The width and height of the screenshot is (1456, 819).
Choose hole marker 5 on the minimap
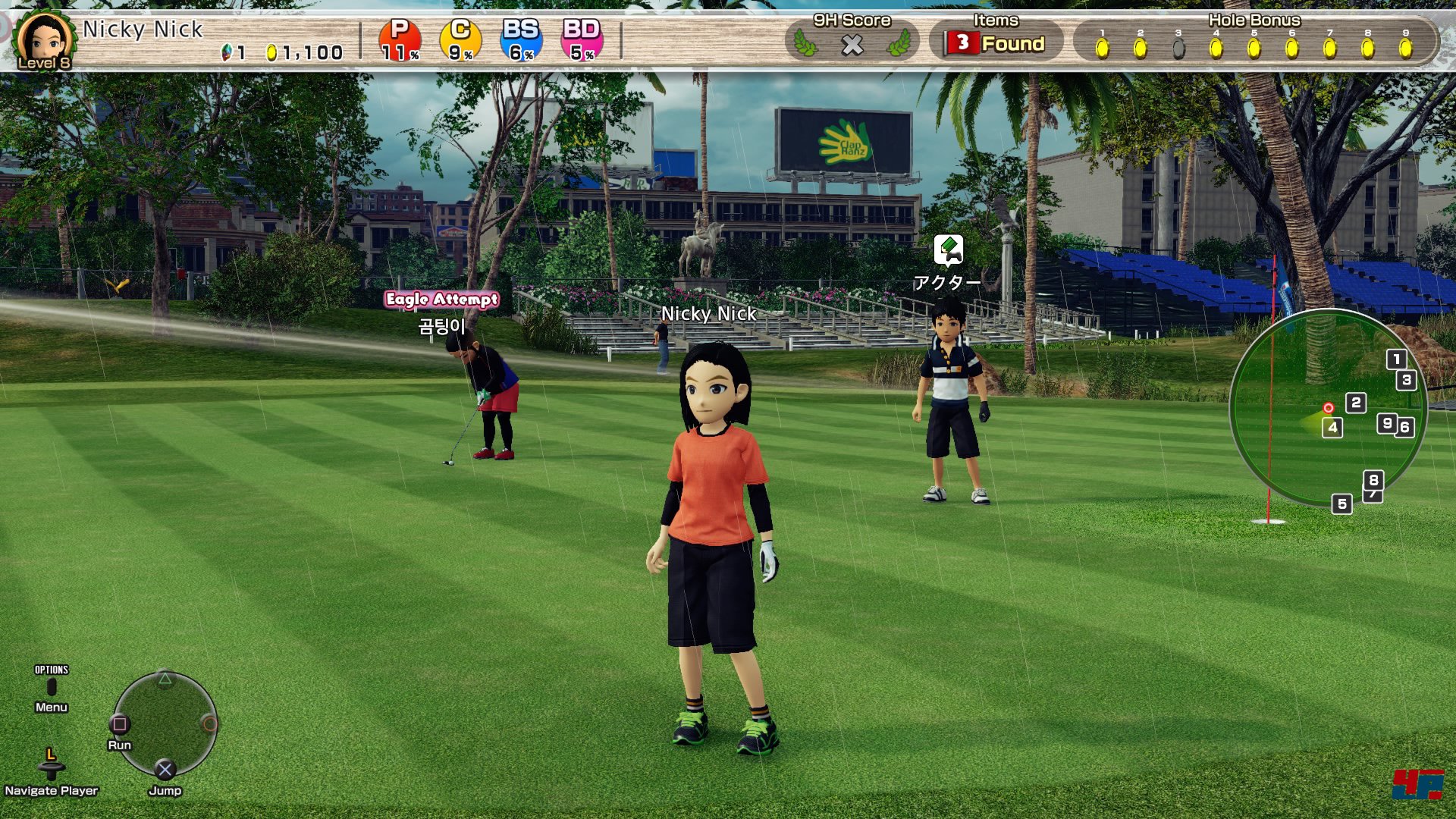pyautogui.click(x=1341, y=504)
